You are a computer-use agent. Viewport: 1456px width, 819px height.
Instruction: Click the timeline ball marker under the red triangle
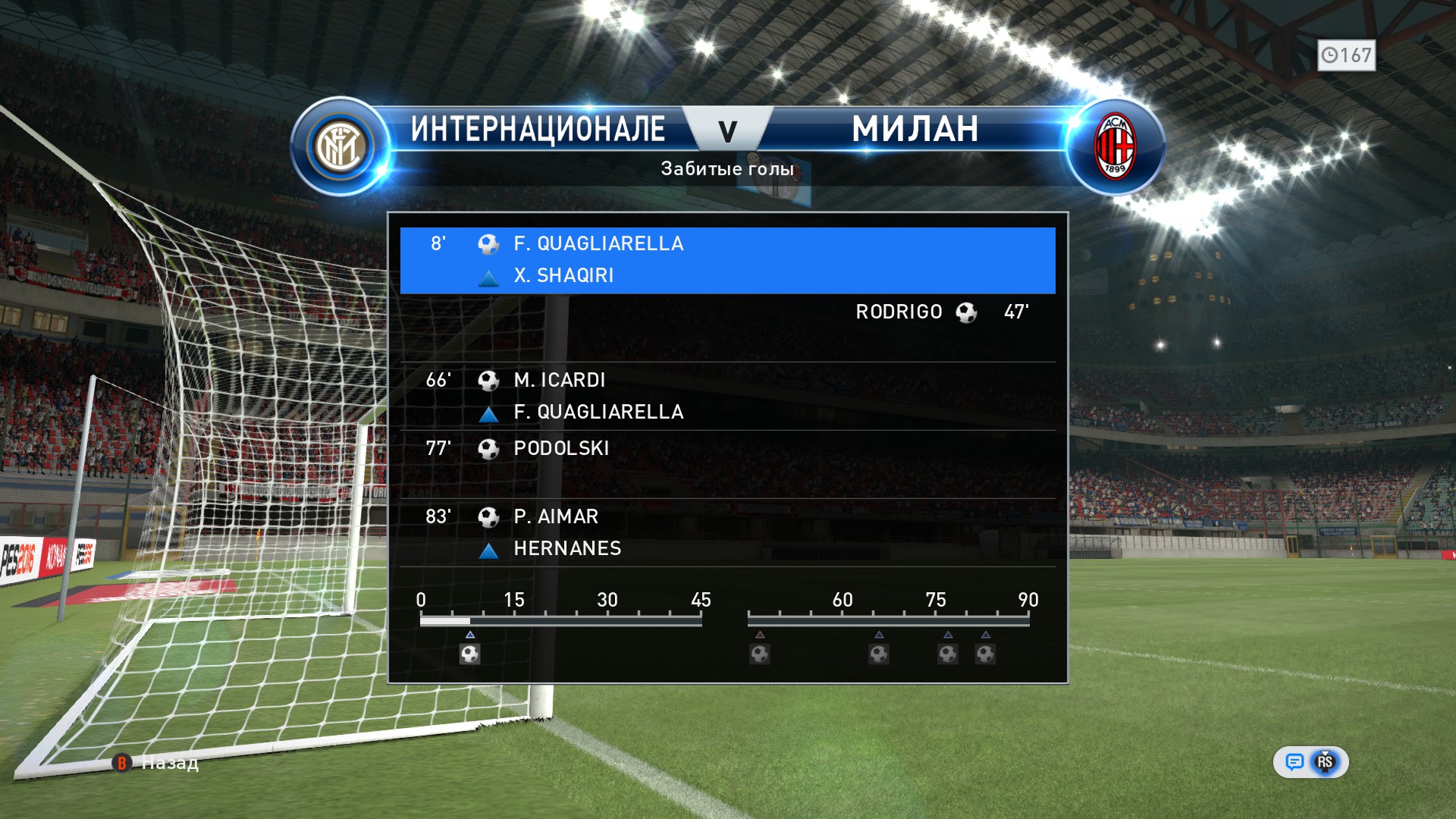point(760,654)
